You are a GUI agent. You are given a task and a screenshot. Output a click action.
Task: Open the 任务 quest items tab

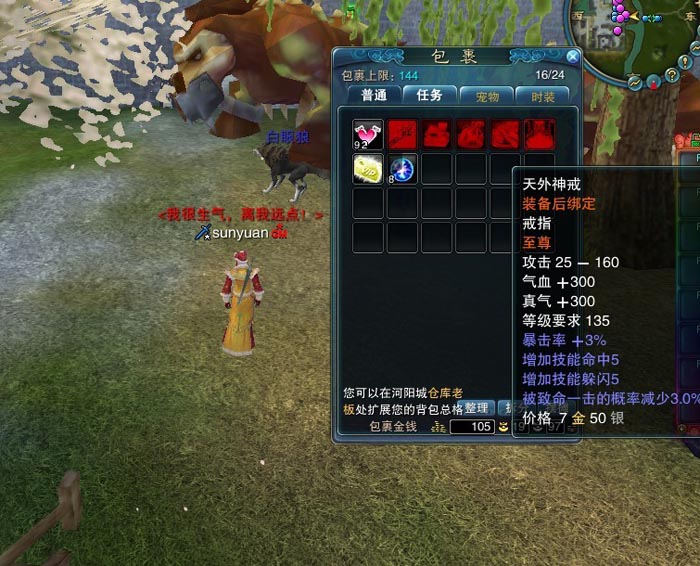pyautogui.click(x=430, y=96)
